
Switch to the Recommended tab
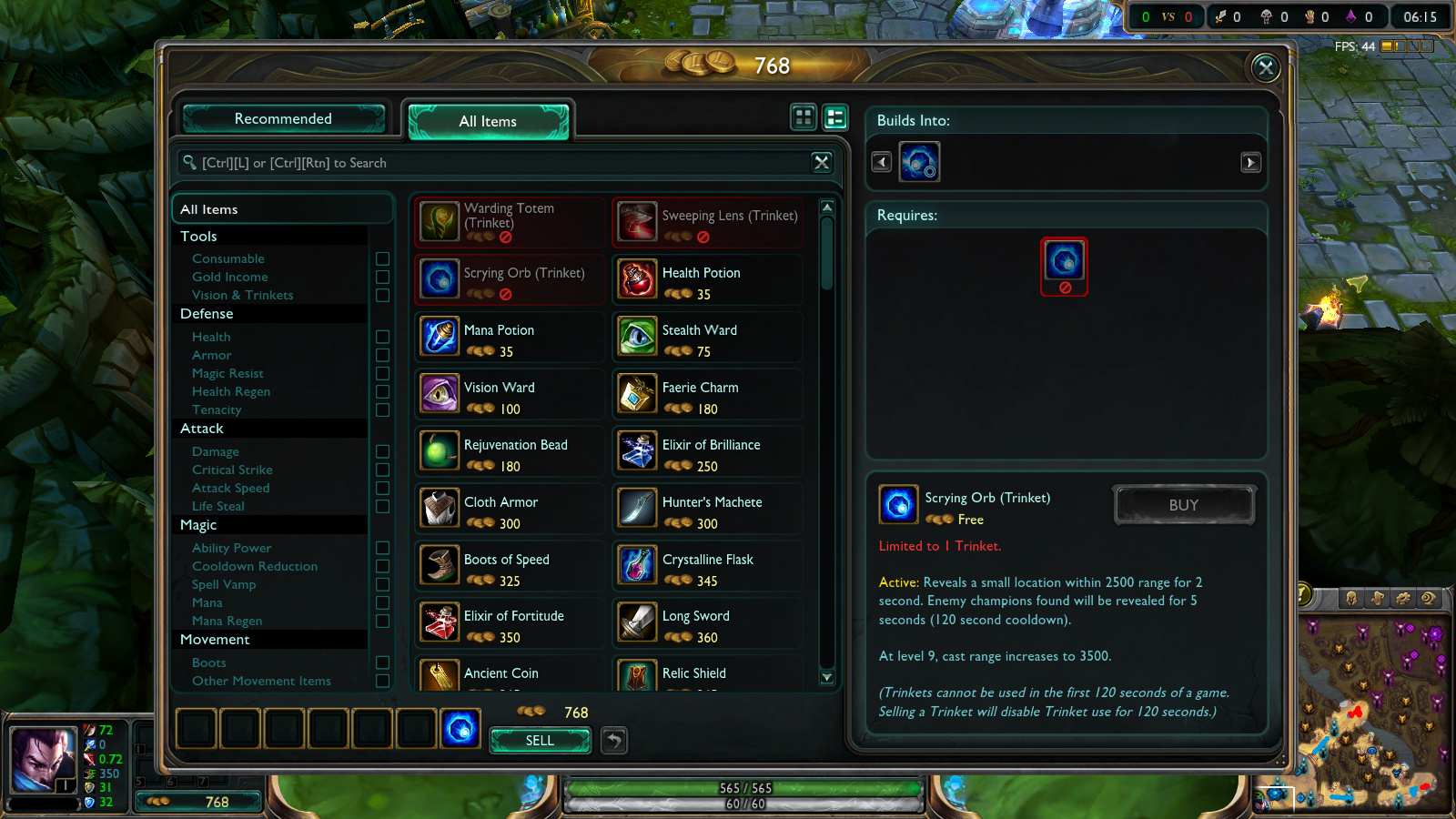(x=283, y=118)
